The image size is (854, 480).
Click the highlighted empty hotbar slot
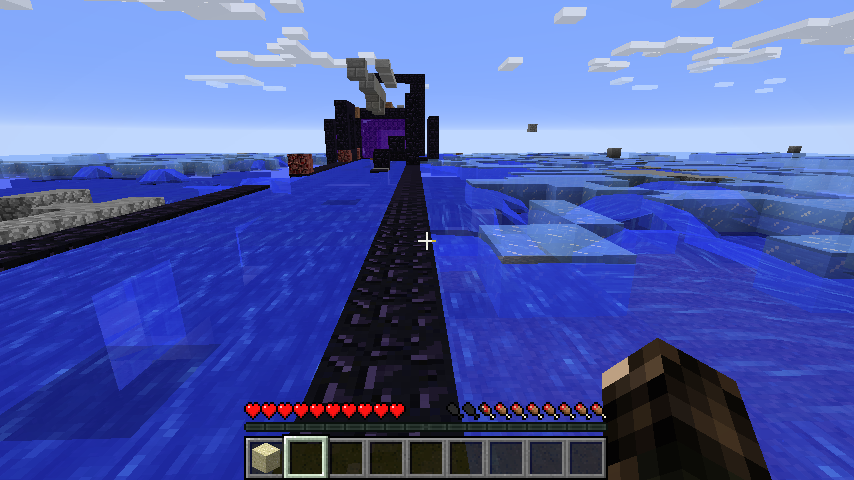305,458
